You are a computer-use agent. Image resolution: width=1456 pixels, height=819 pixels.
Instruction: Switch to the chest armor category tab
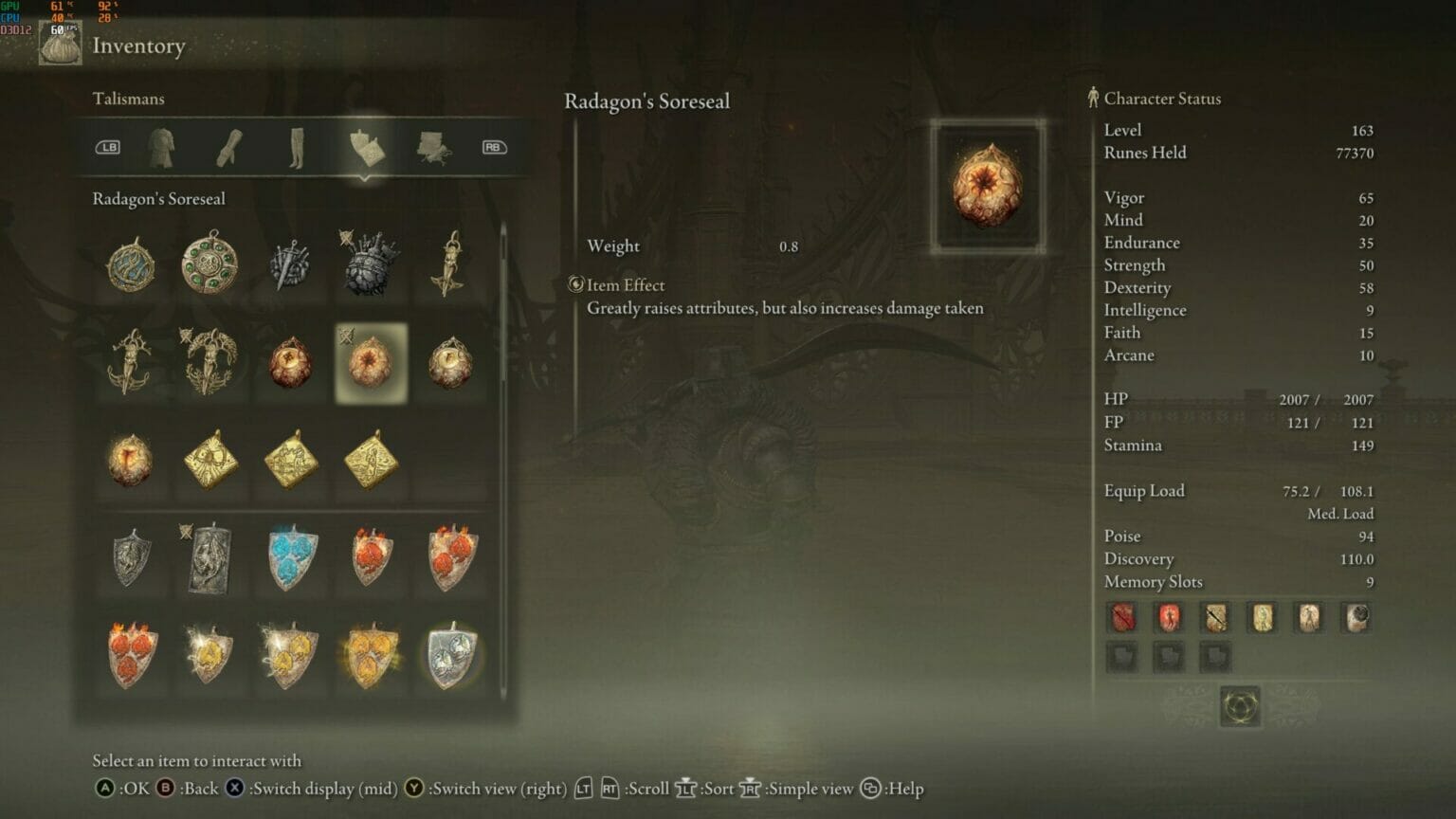coord(161,148)
